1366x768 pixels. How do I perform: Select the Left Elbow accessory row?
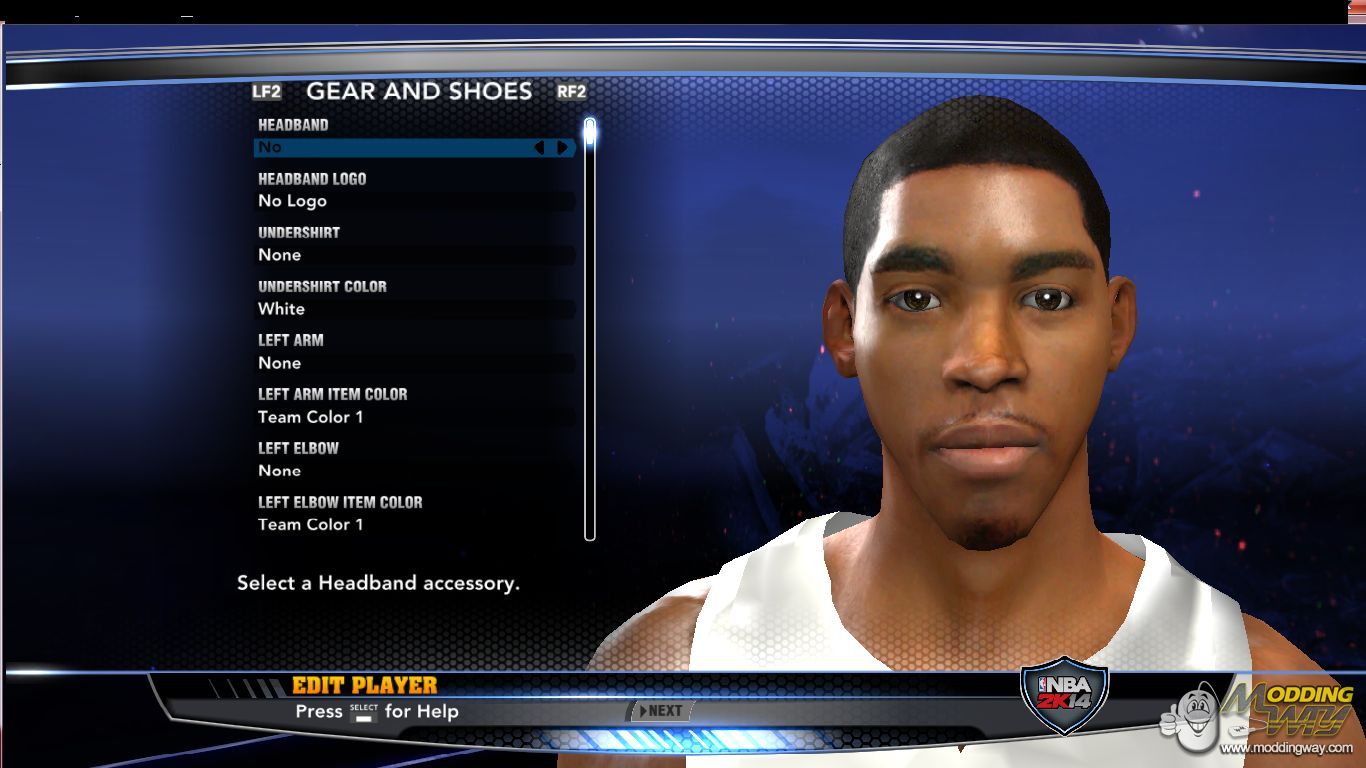click(414, 471)
